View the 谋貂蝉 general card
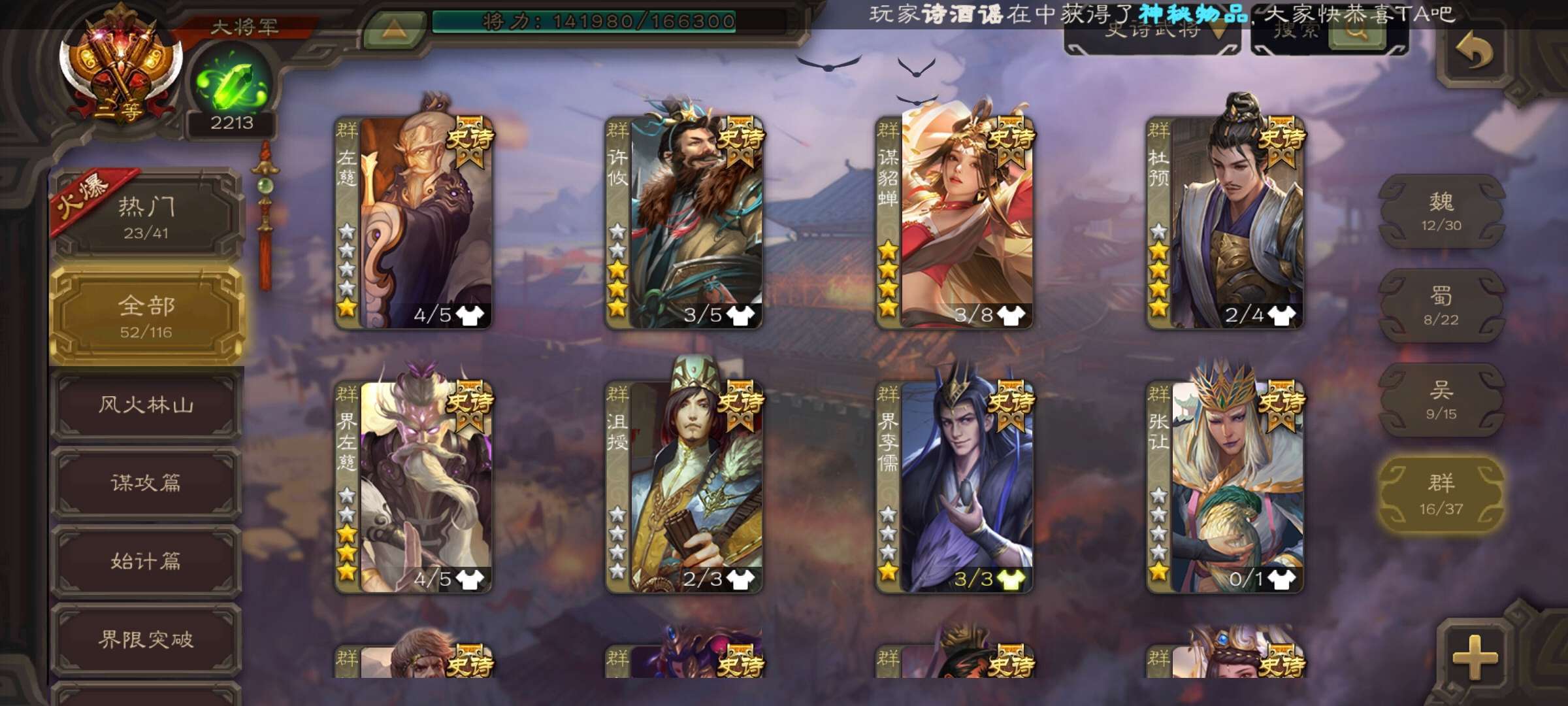 (955, 222)
